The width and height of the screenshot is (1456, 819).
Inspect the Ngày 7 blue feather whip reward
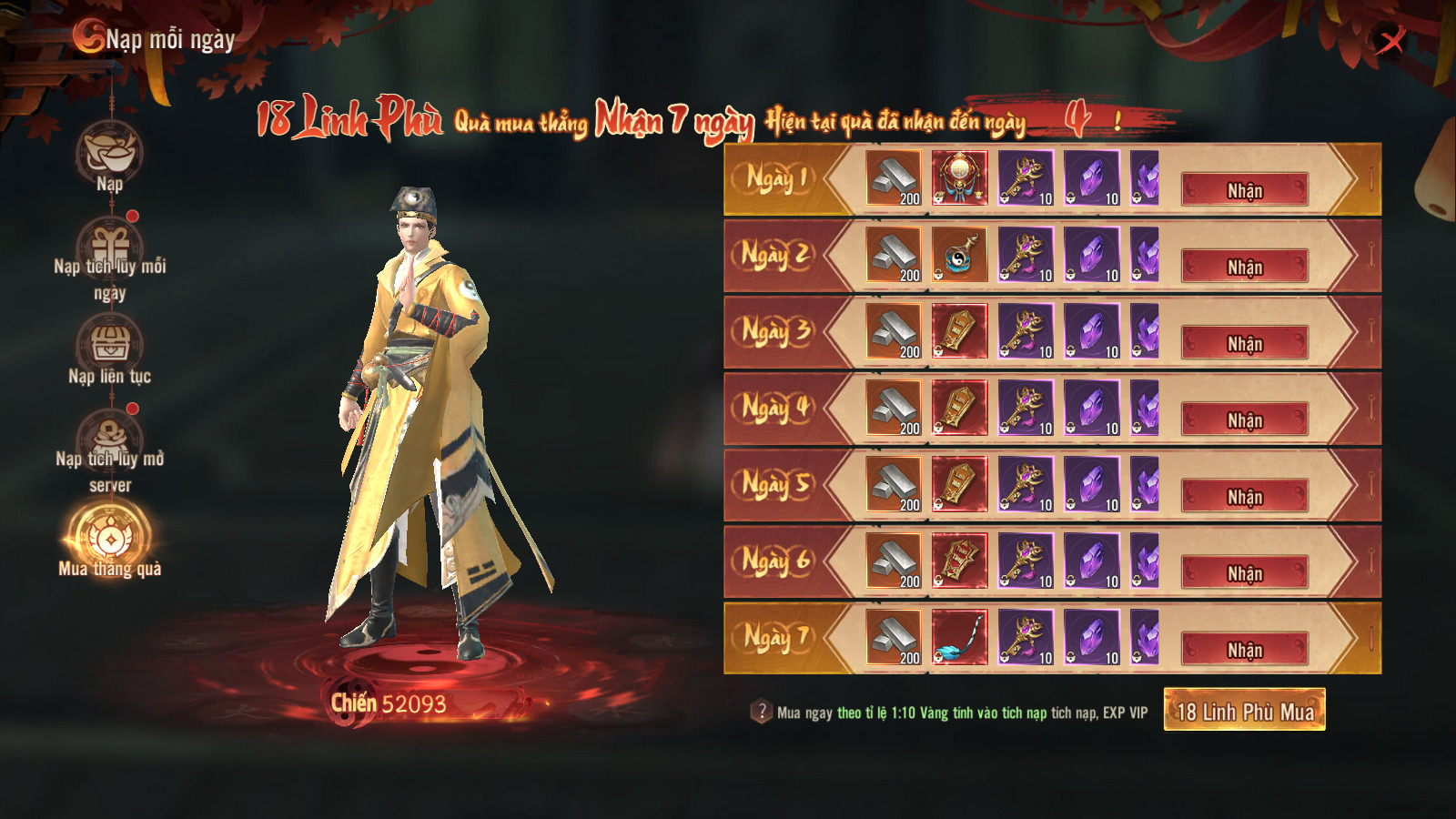[x=959, y=636]
